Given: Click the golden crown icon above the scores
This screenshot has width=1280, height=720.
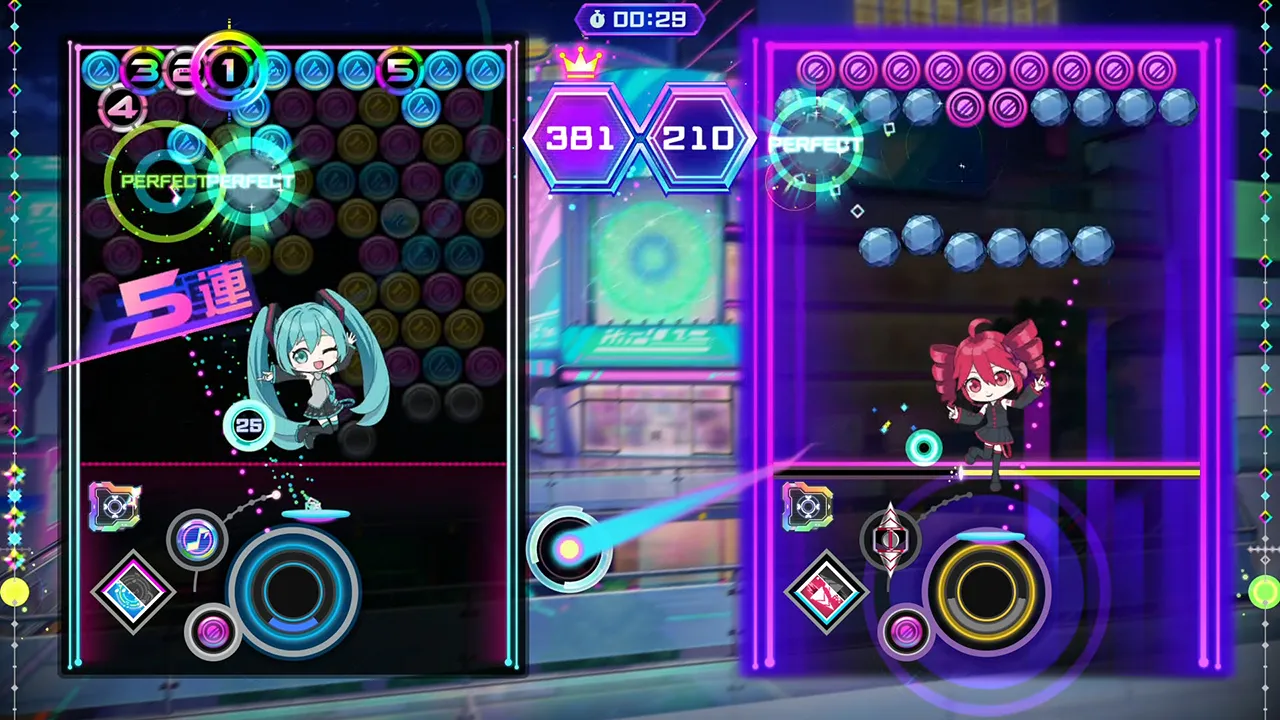Looking at the screenshot, I should click(x=578, y=60).
